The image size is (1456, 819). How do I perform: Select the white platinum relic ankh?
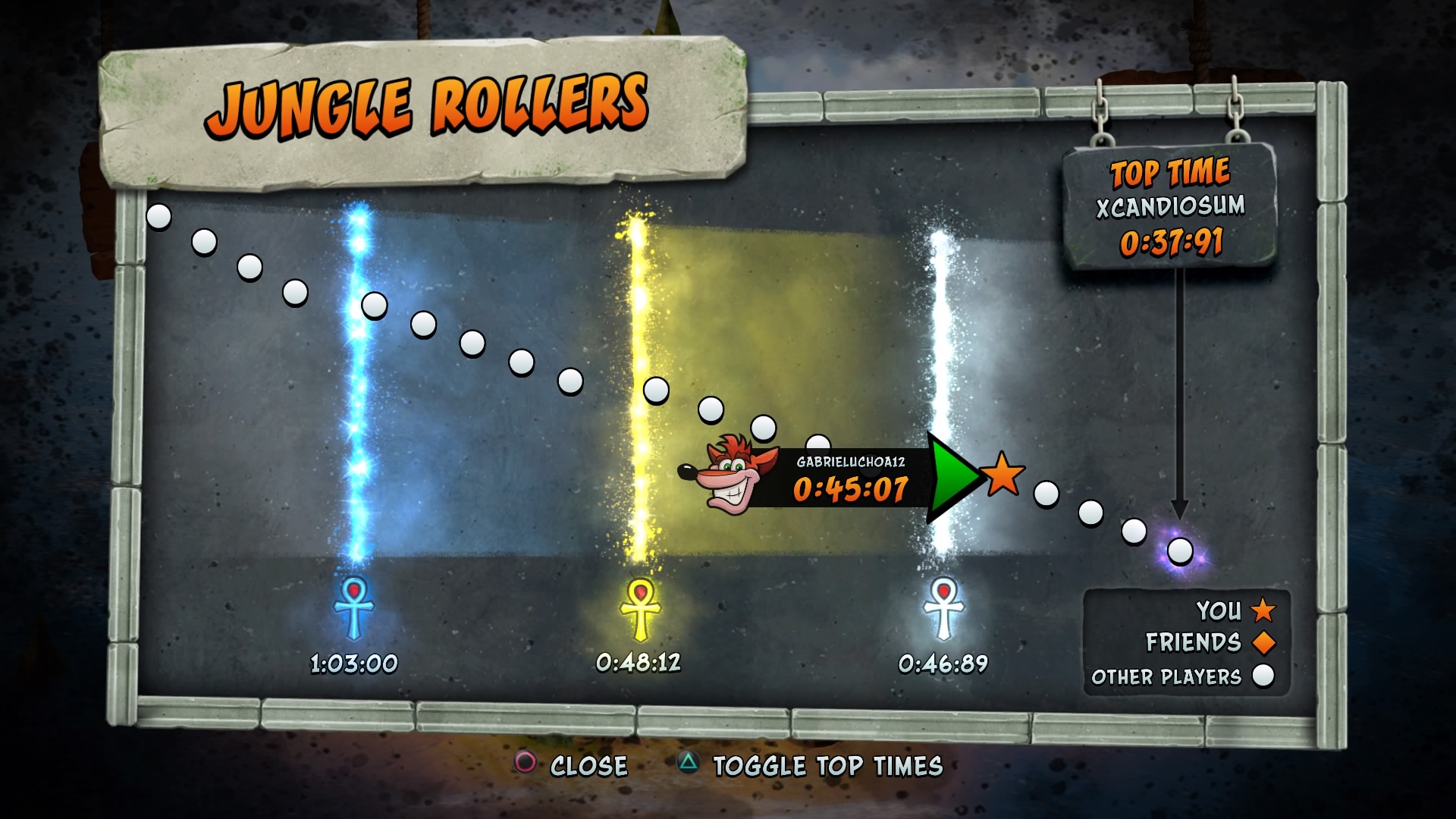tap(943, 609)
